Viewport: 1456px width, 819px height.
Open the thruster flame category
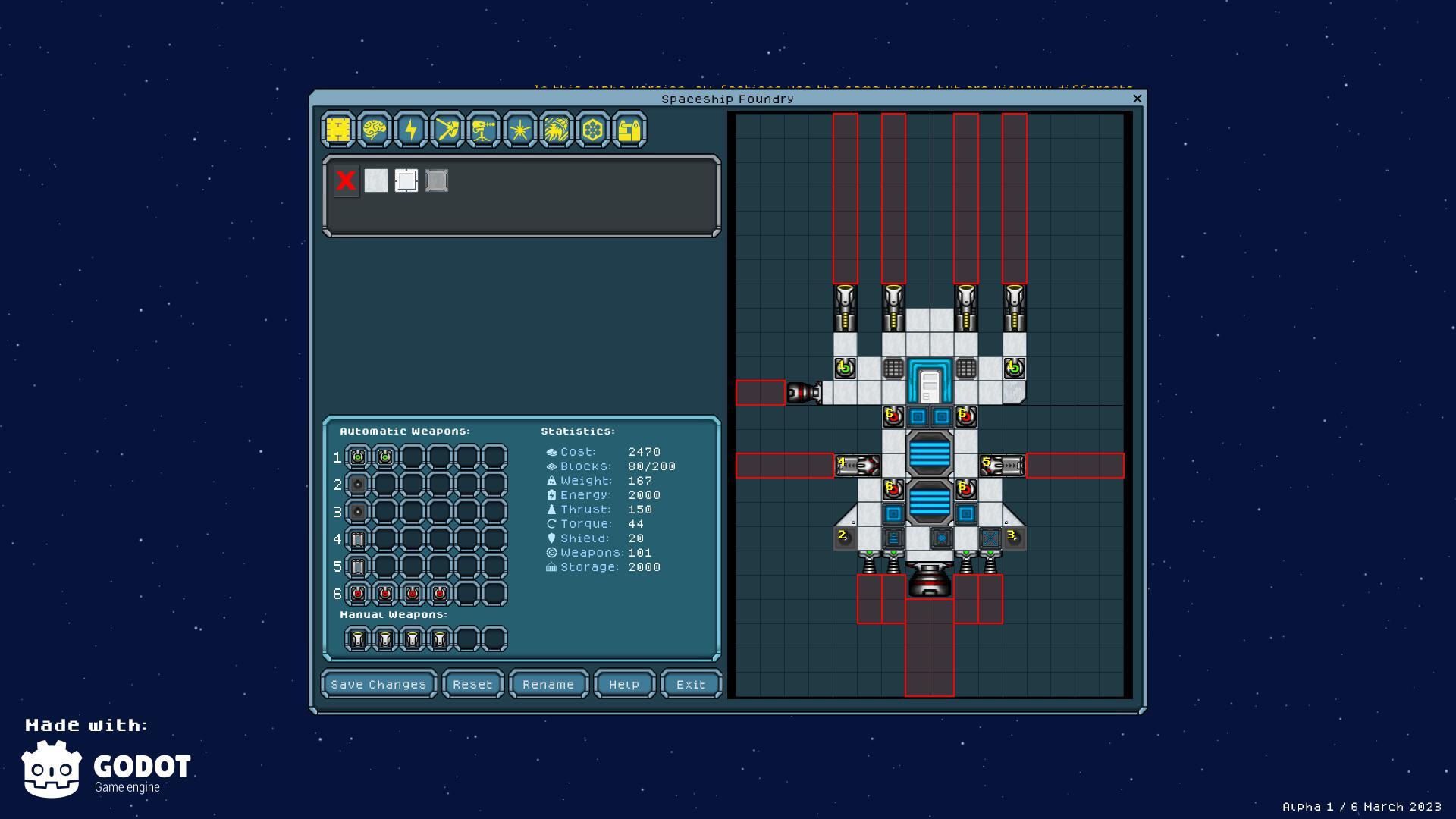(557, 130)
